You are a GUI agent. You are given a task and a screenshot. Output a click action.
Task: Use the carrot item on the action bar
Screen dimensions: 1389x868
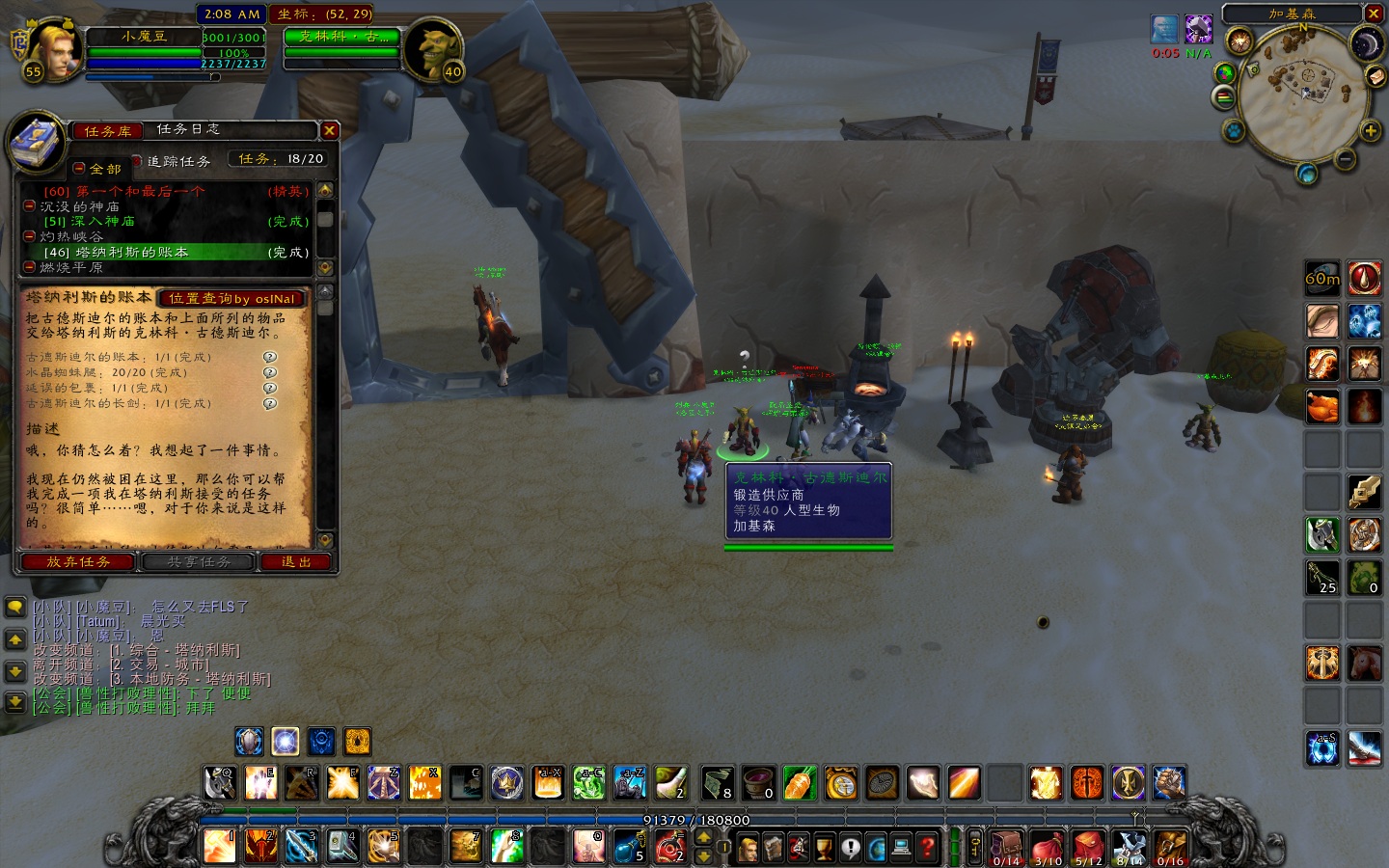pyautogui.click(x=800, y=783)
